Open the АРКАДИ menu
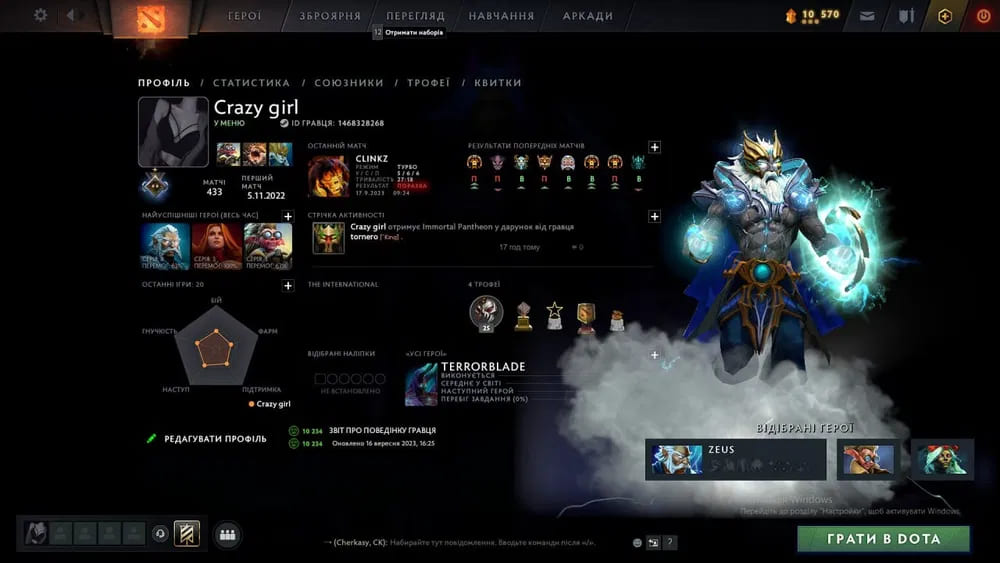The image size is (1000, 563). (588, 16)
